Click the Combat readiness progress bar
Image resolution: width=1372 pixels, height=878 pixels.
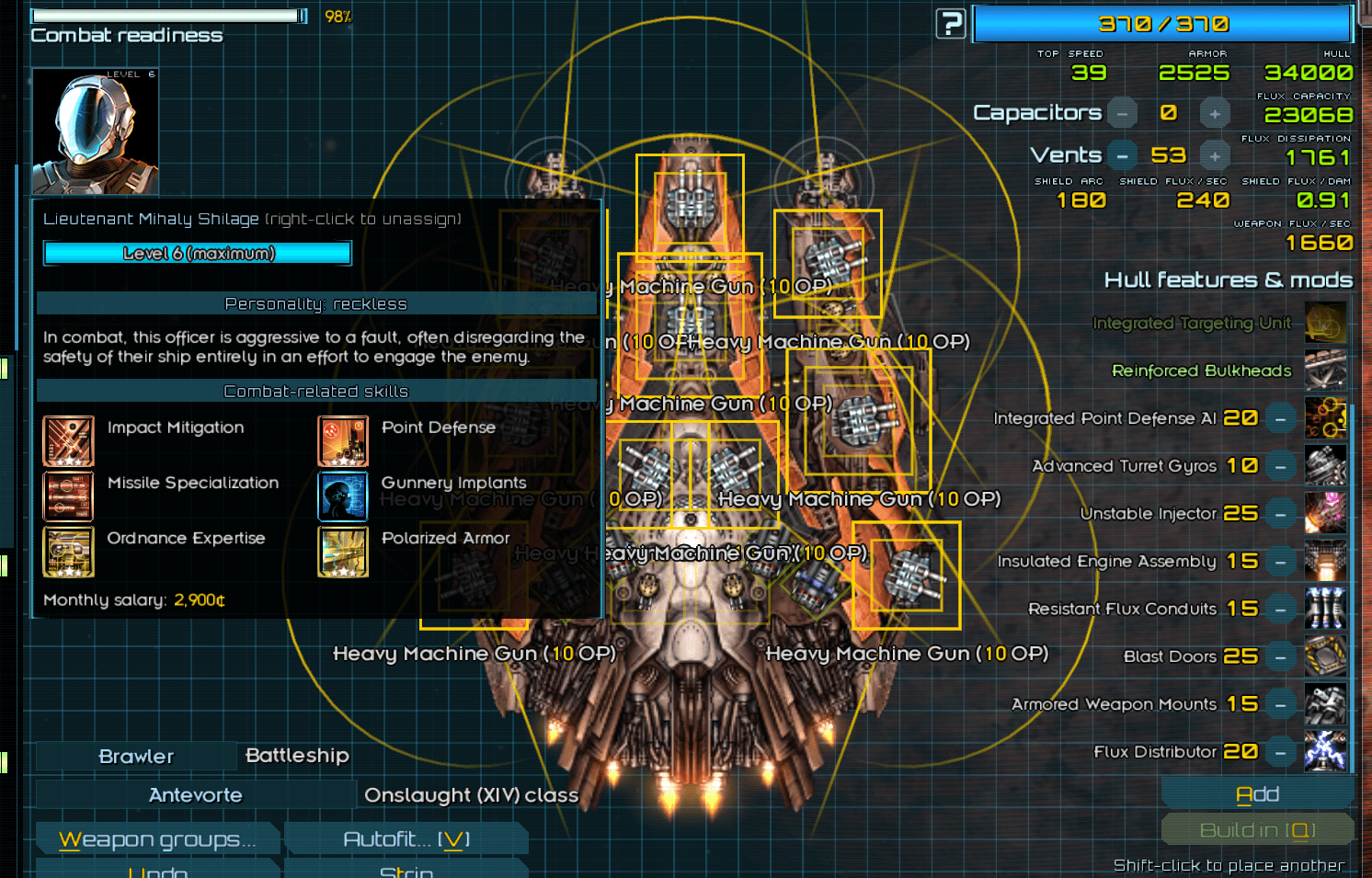168,15
